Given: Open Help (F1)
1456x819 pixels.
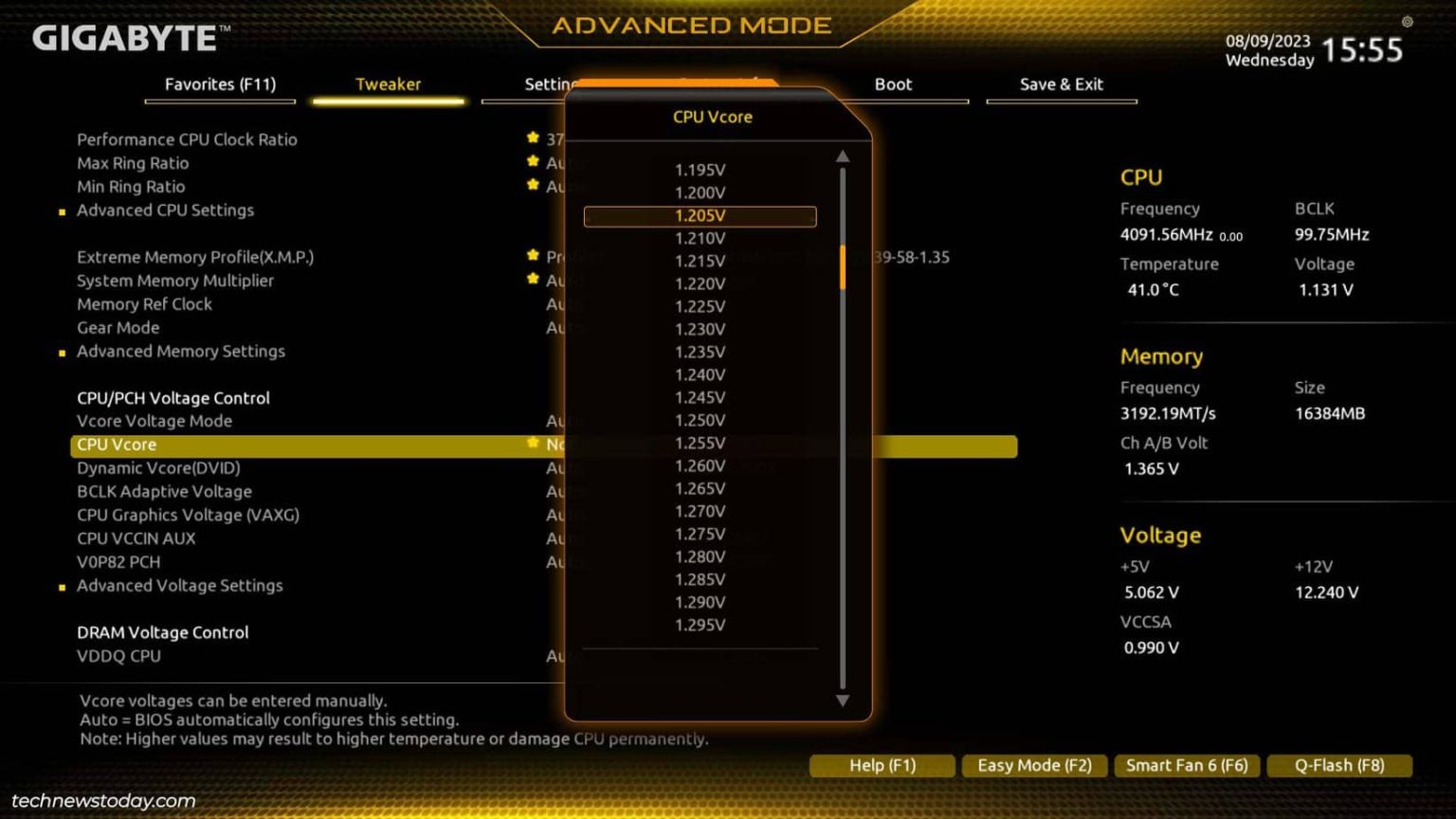Looking at the screenshot, I should point(881,765).
